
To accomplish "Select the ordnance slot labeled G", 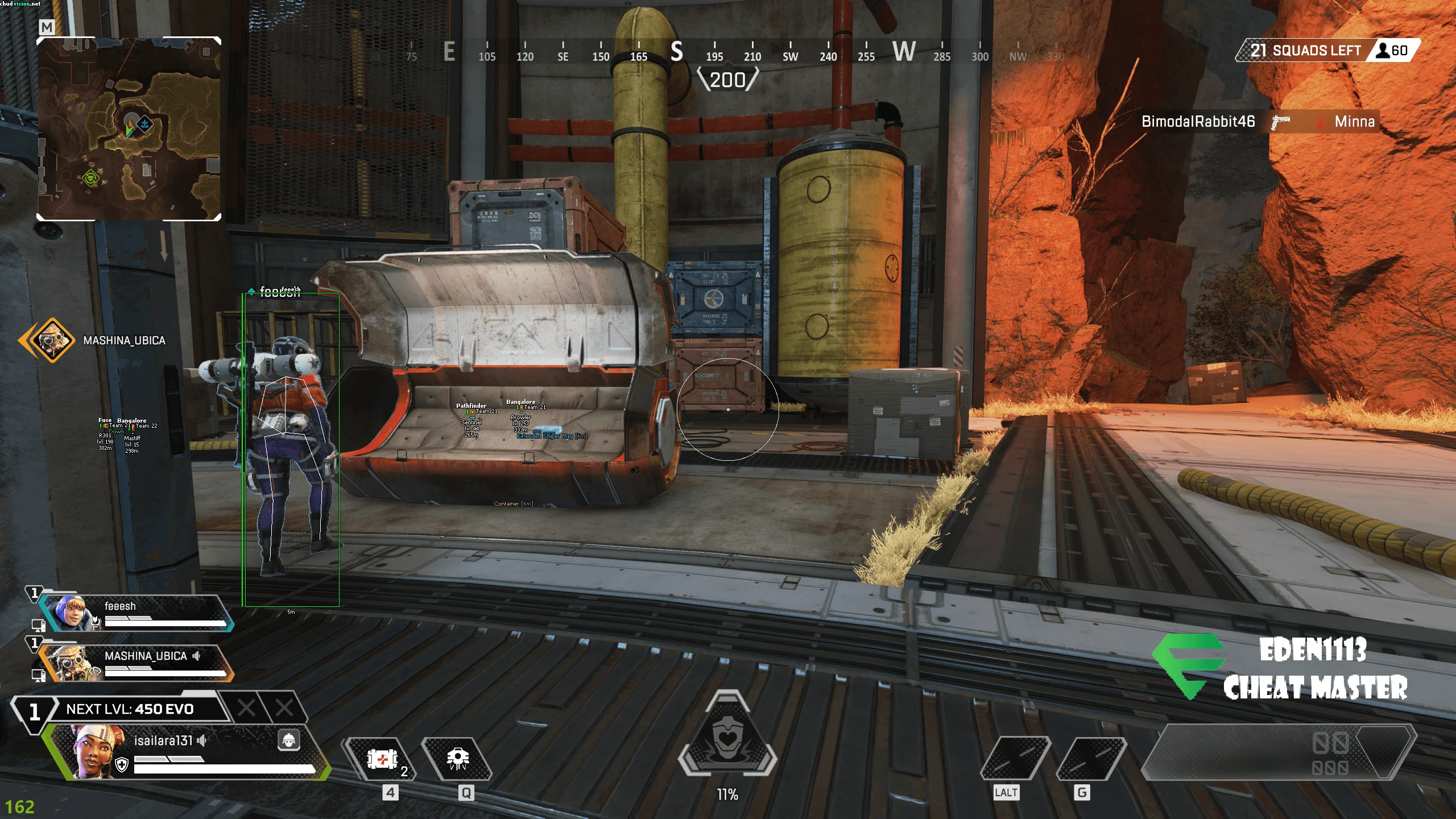I will (x=1091, y=759).
